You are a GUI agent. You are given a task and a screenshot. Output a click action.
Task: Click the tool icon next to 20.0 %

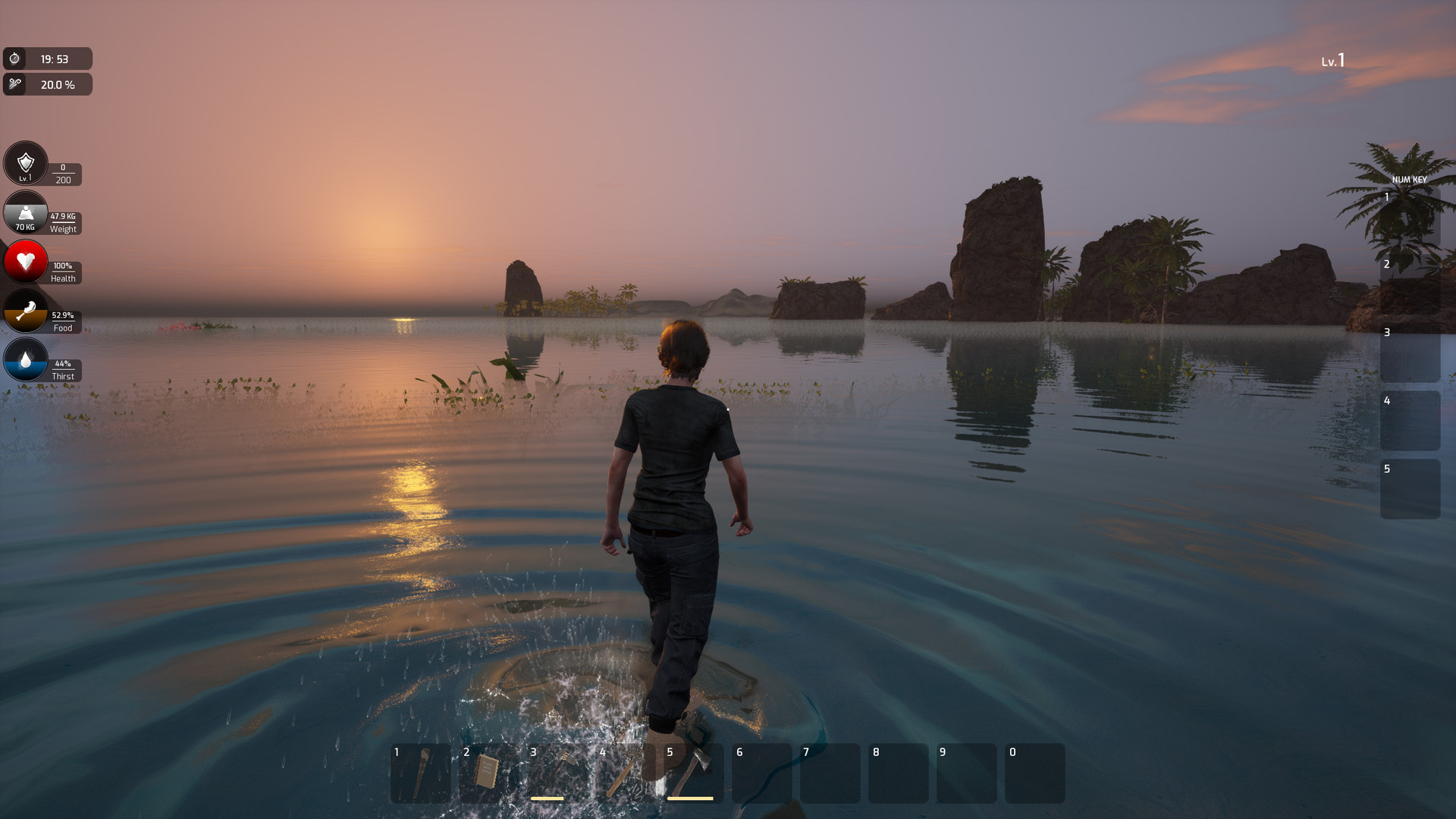(17, 84)
